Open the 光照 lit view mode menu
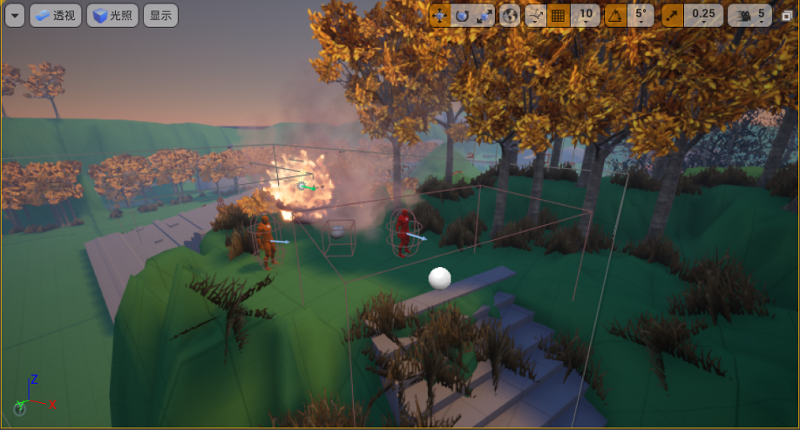 point(112,15)
